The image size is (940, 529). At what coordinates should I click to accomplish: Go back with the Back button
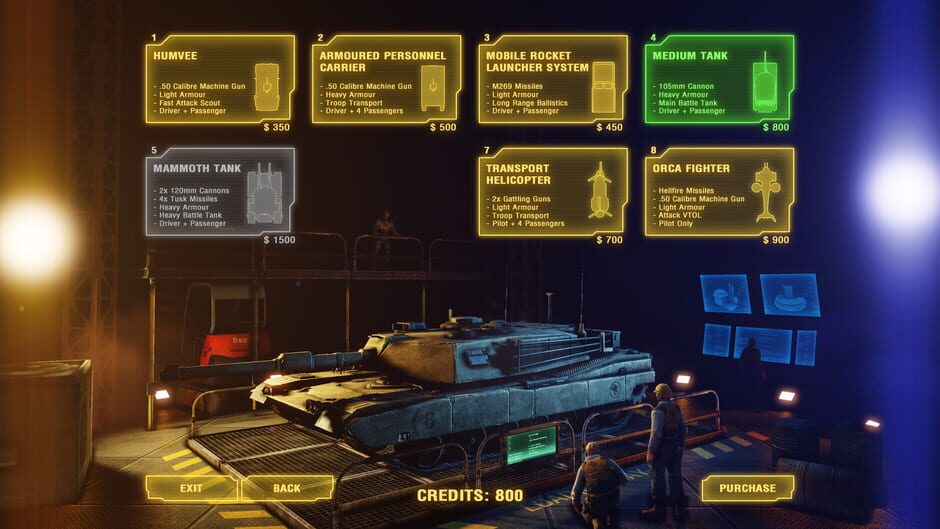287,488
